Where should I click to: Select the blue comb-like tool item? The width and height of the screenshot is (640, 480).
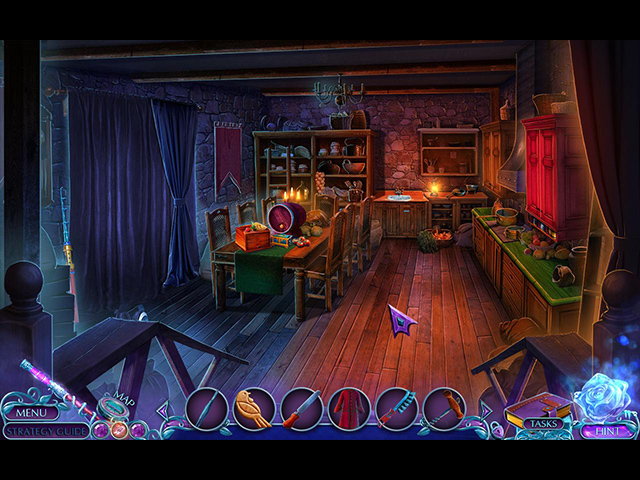coord(396,409)
